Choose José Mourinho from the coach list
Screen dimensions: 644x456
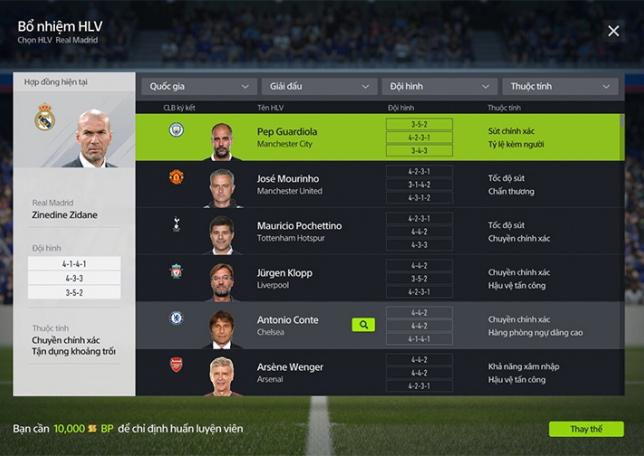pyautogui.click(x=289, y=184)
